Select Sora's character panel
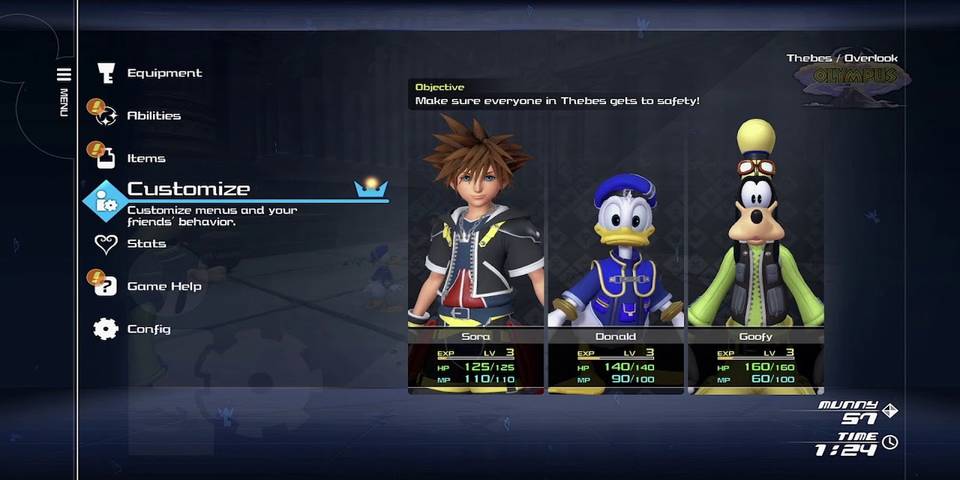 pyautogui.click(x=476, y=250)
